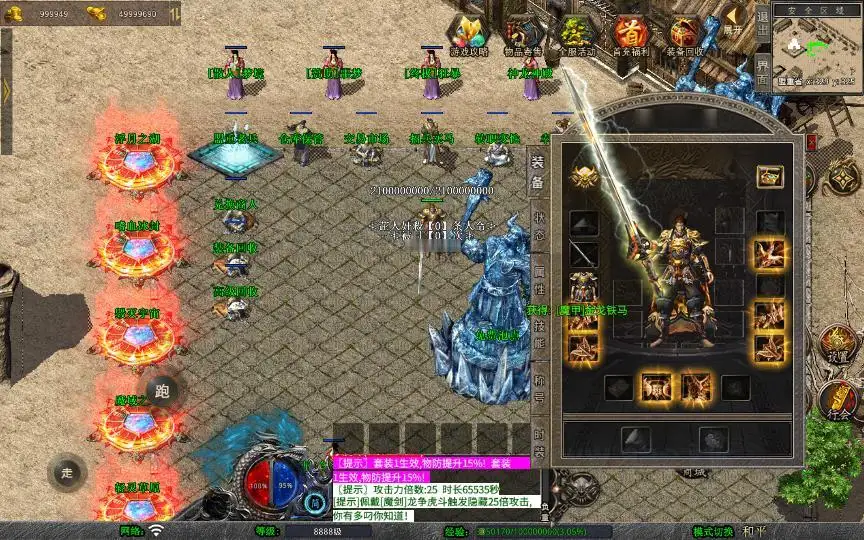Open the 首充福利 first-recharge bonus icon
Image resolution: width=864 pixels, height=540 pixels.
click(x=630, y=36)
